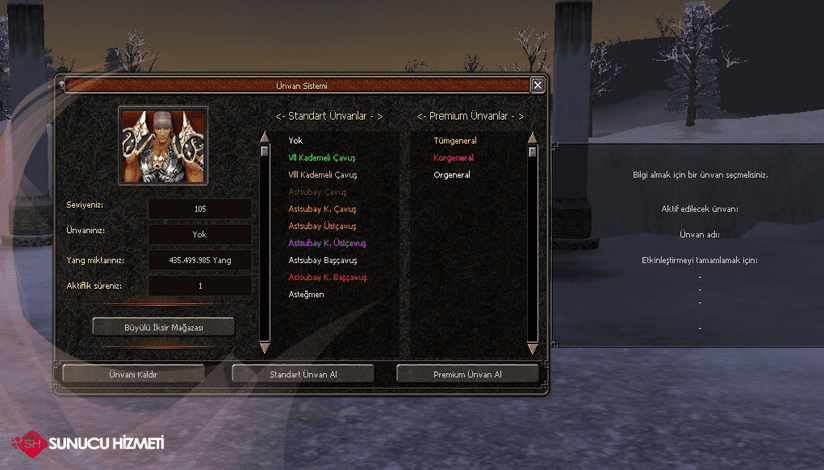
Task: Choose the purple Astsubay K. Üstçavuş title
Action: (x=327, y=243)
